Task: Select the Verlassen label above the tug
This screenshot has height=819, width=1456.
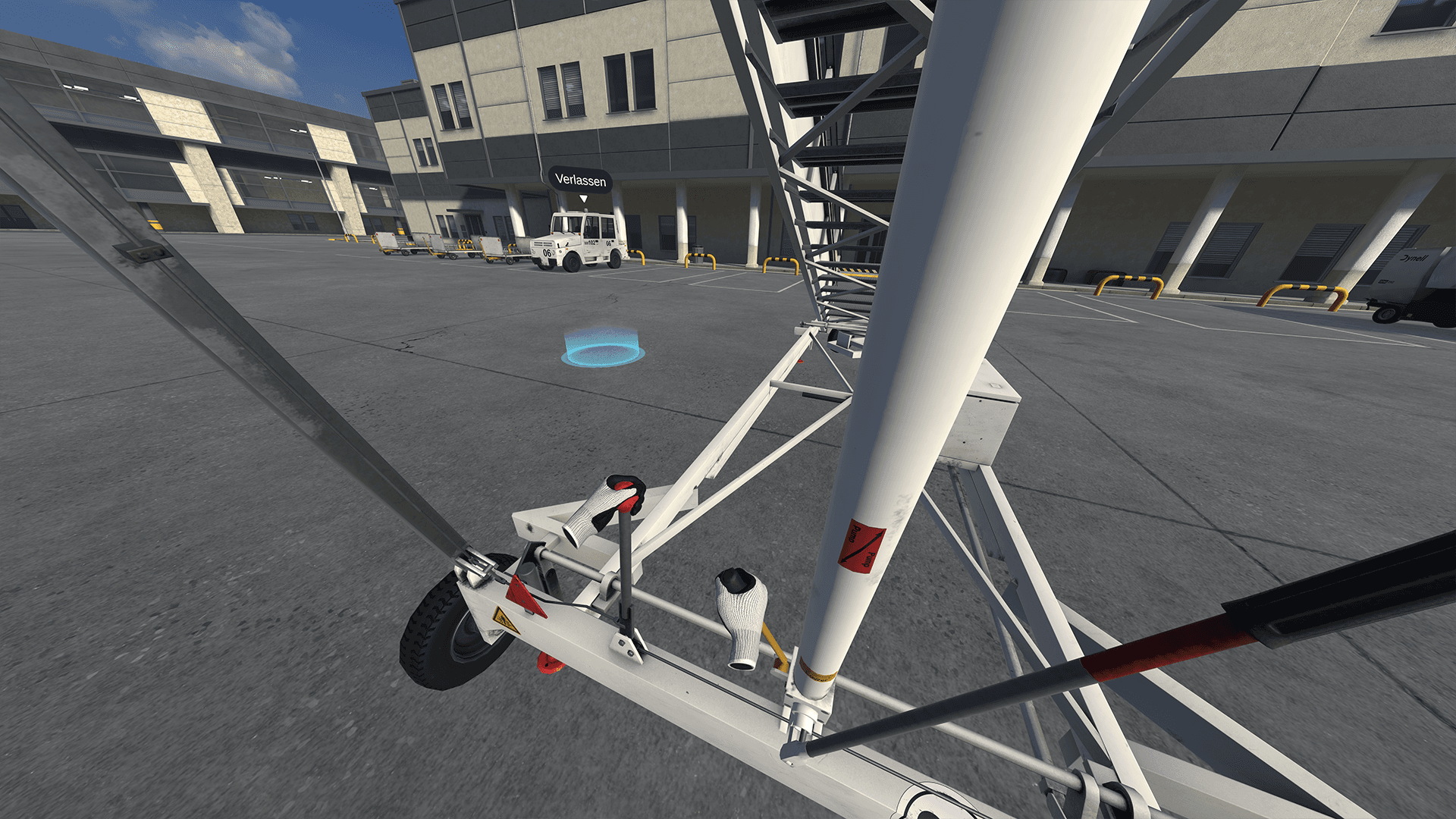Action: click(580, 180)
